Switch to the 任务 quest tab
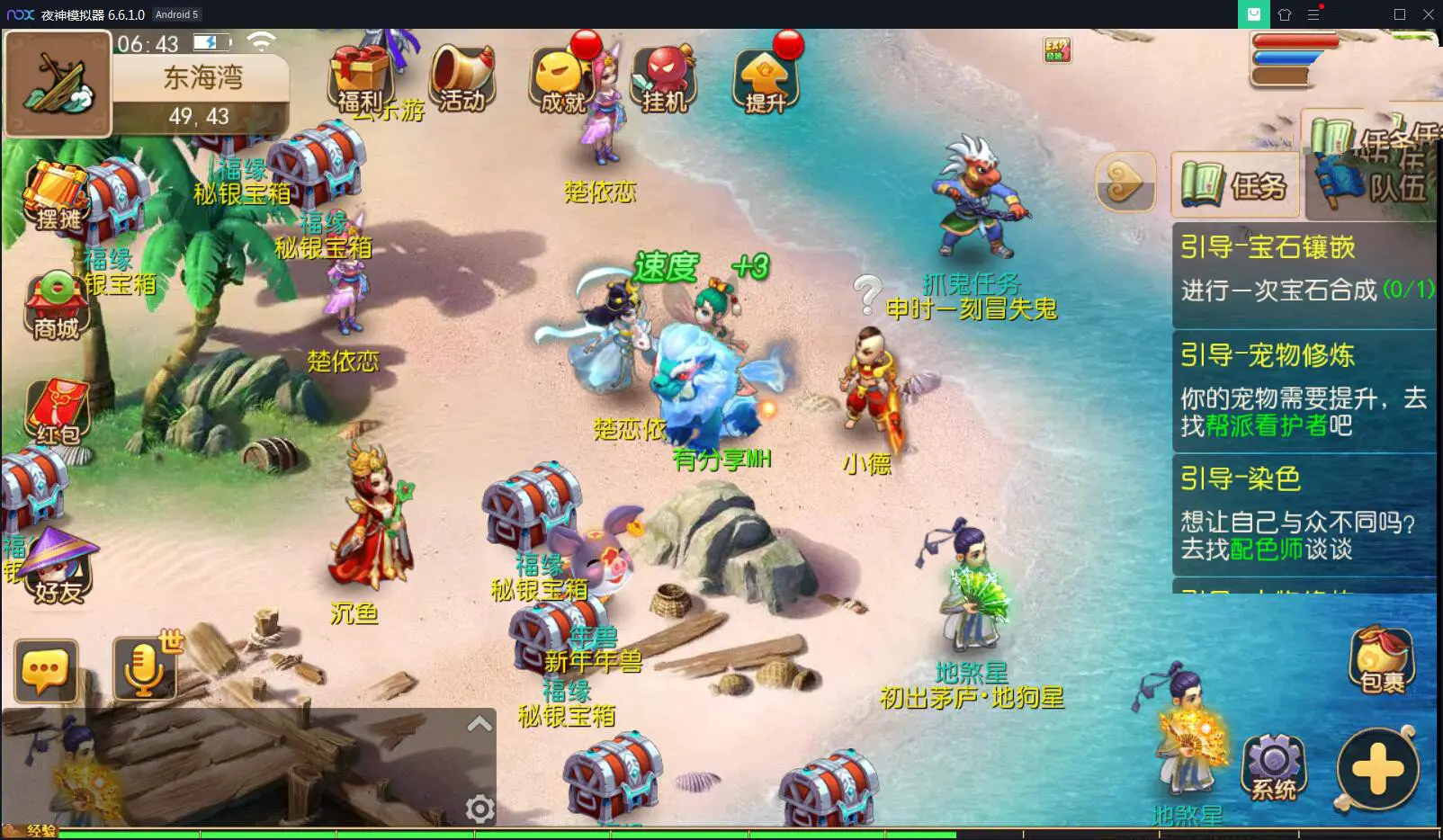This screenshot has width=1443, height=840. click(1236, 185)
